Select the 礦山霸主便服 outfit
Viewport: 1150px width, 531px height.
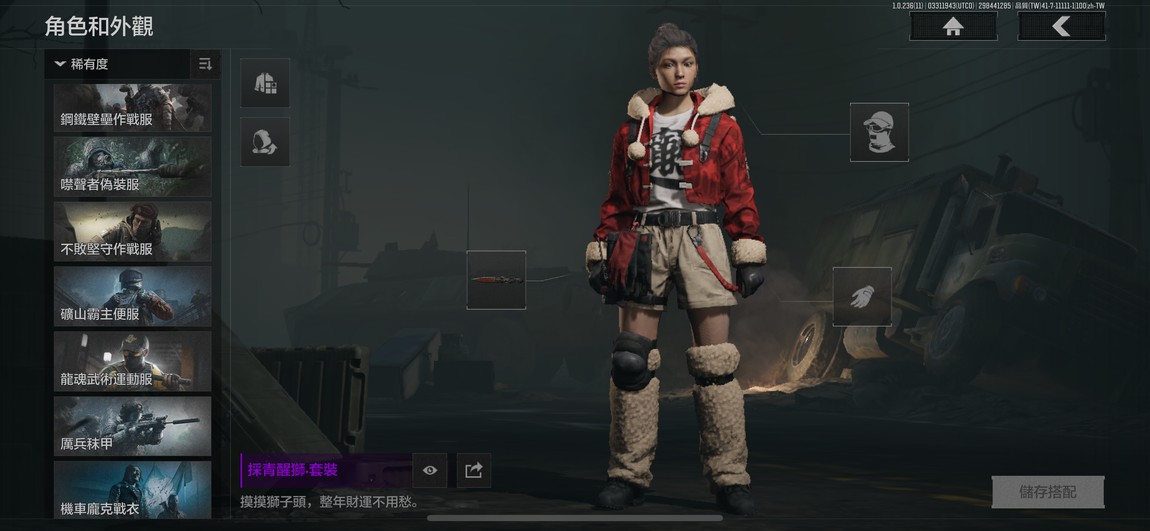[132, 297]
